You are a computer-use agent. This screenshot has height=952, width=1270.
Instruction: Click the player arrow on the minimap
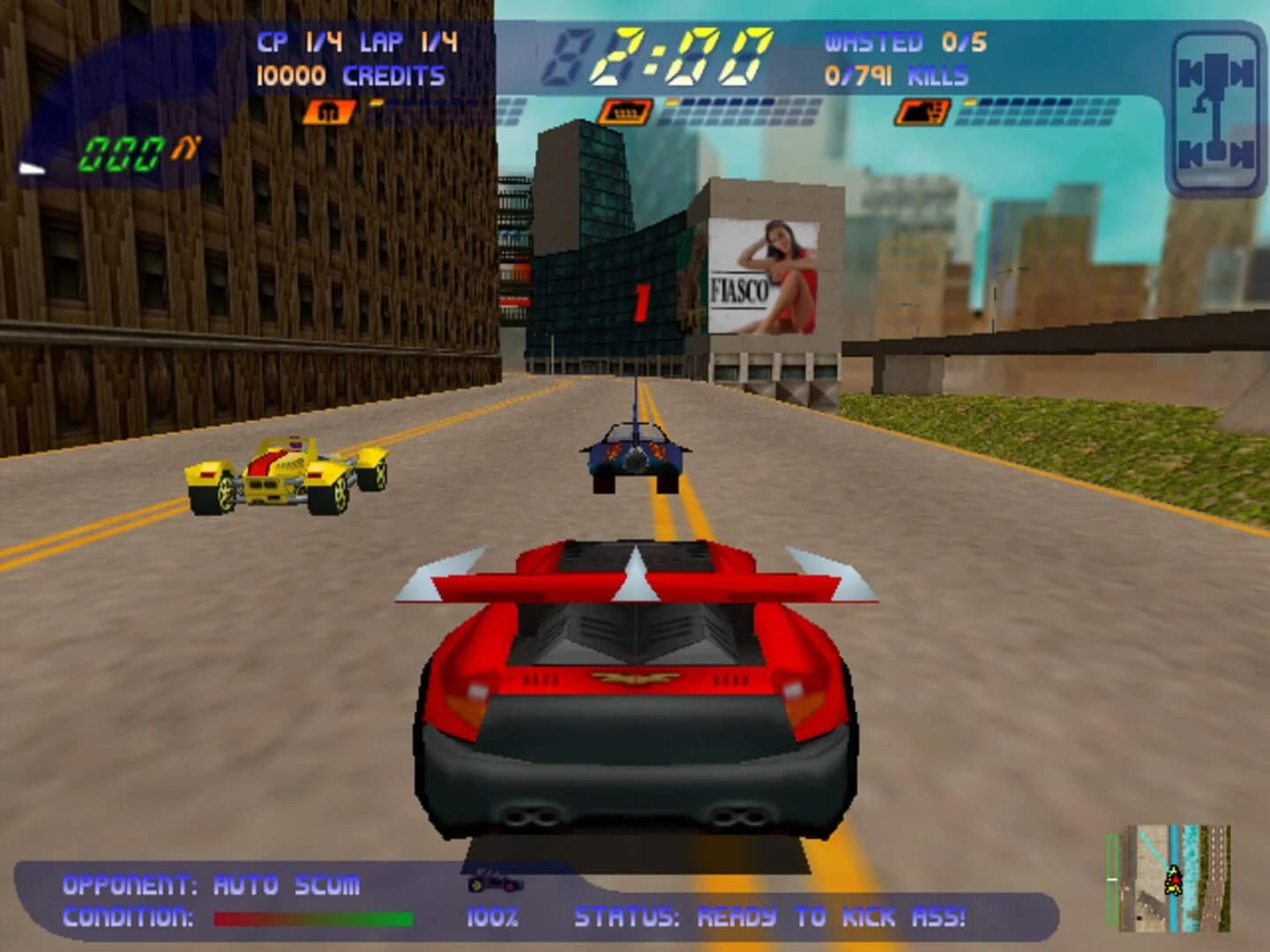pos(1173,881)
